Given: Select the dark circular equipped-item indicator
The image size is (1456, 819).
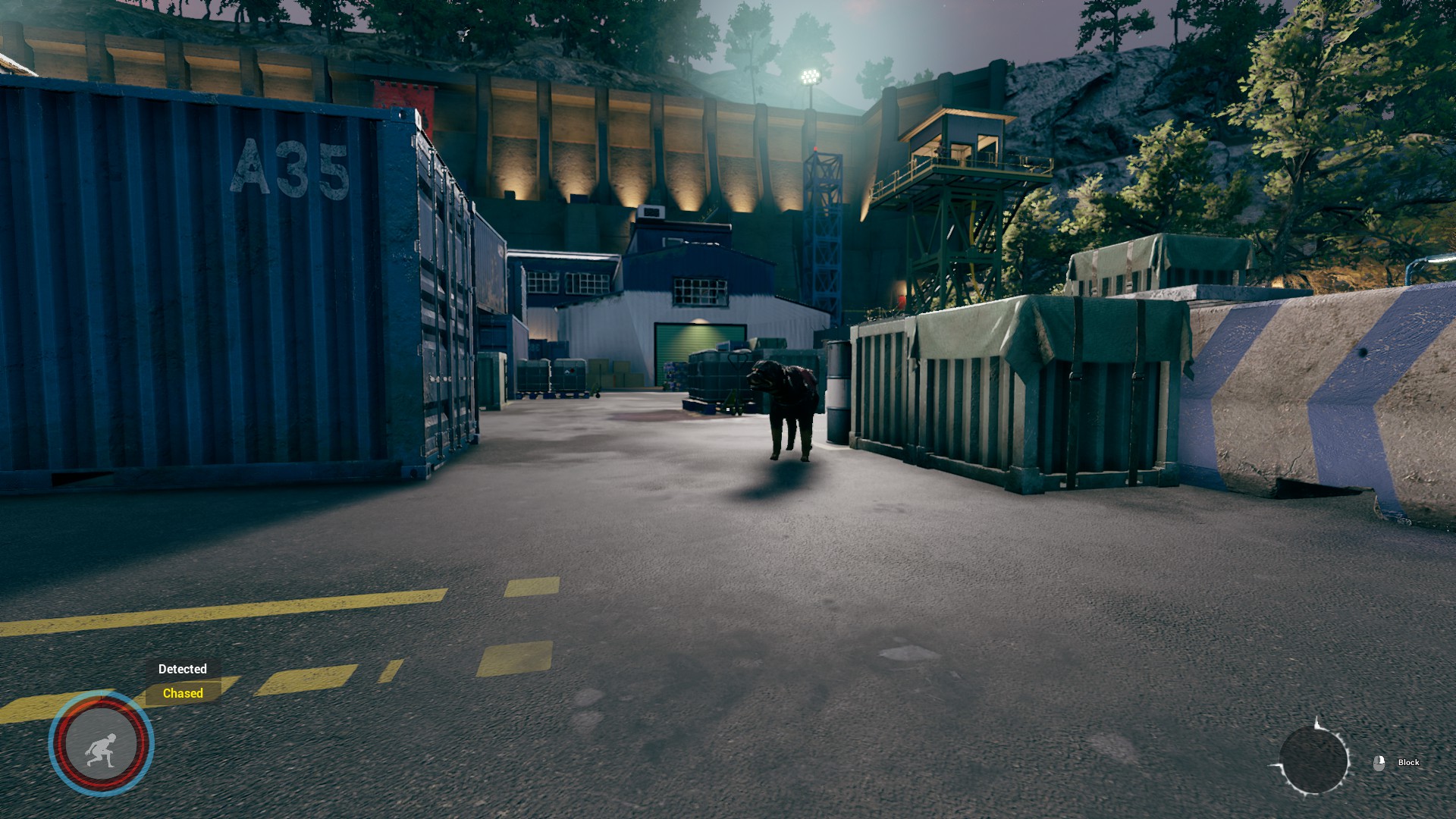Looking at the screenshot, I should [x=1313, y=761].
